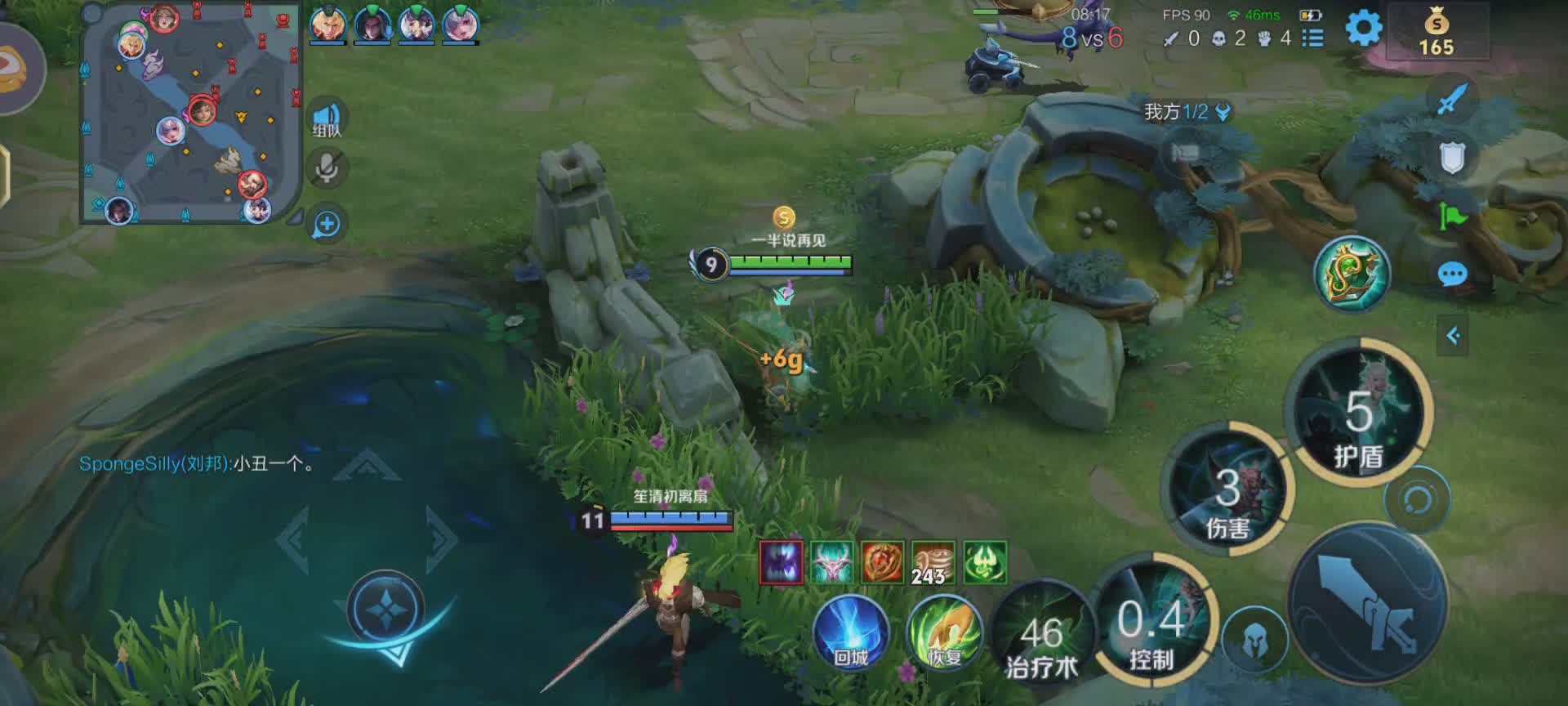Cast the 治疗术 heal summoner spell

pyautogui.click(x=1042, y=642)
